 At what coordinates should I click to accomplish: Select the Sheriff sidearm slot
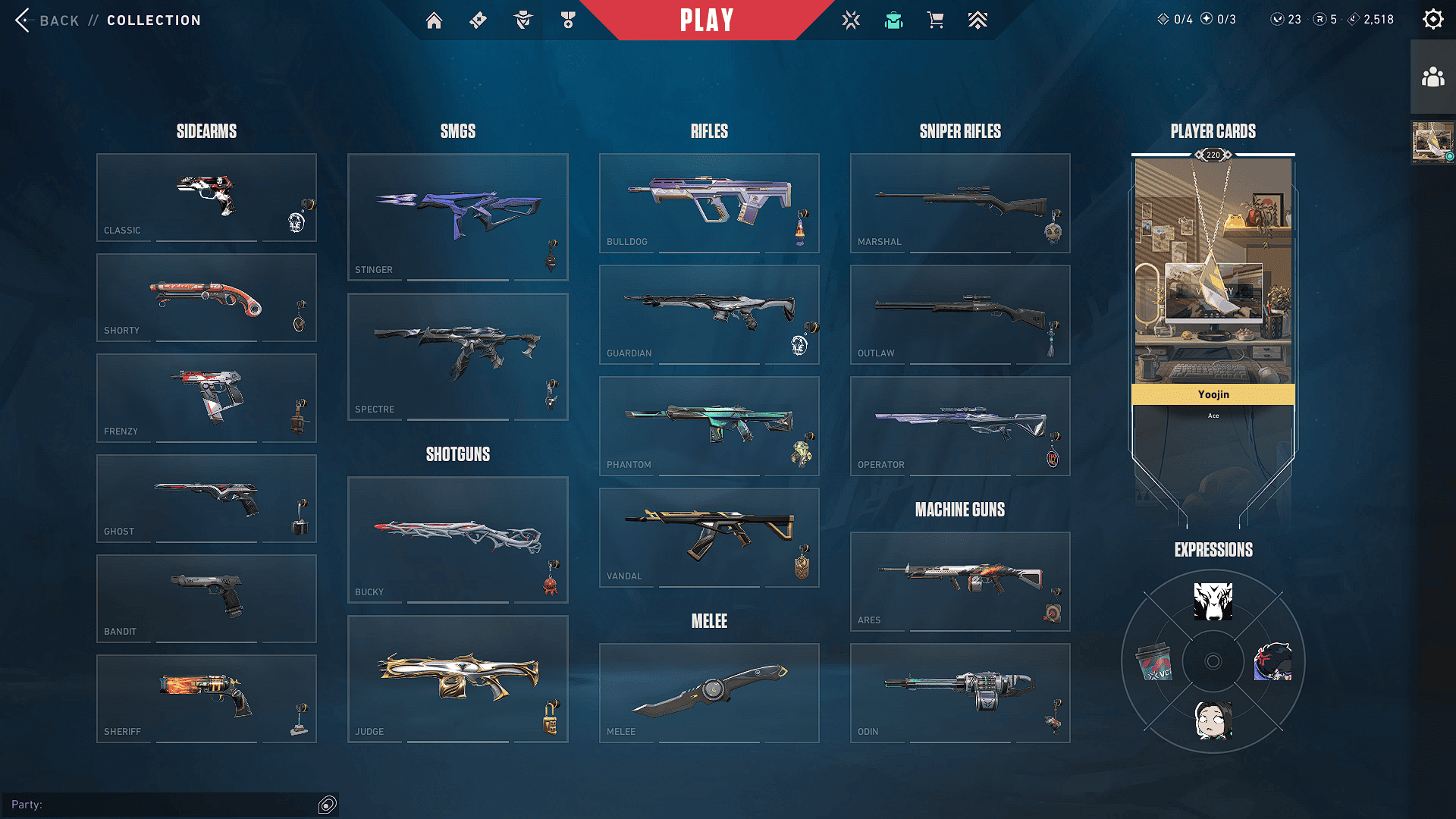pos(206,698)
